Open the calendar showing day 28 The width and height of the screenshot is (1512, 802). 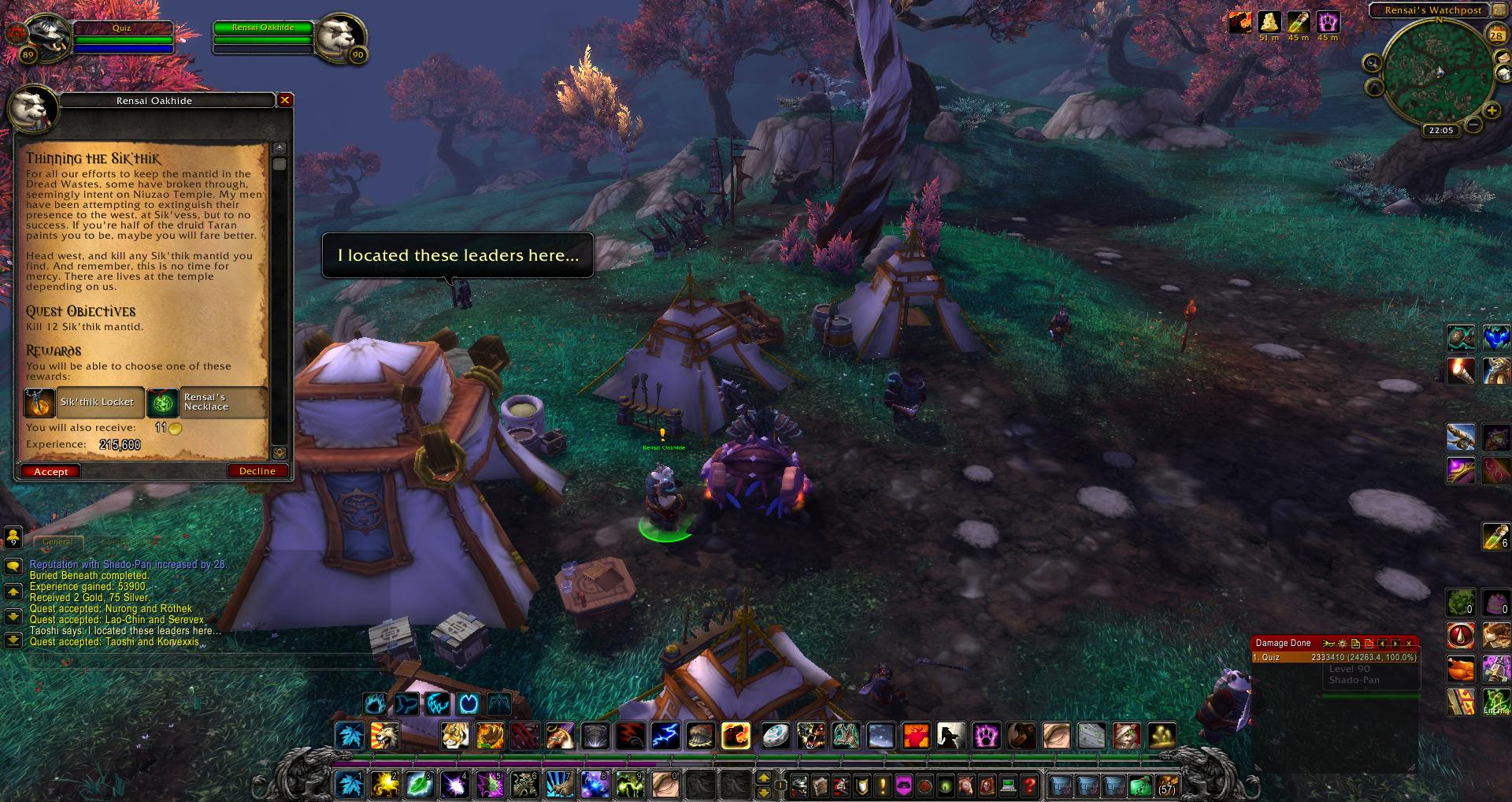(1496, 35)
